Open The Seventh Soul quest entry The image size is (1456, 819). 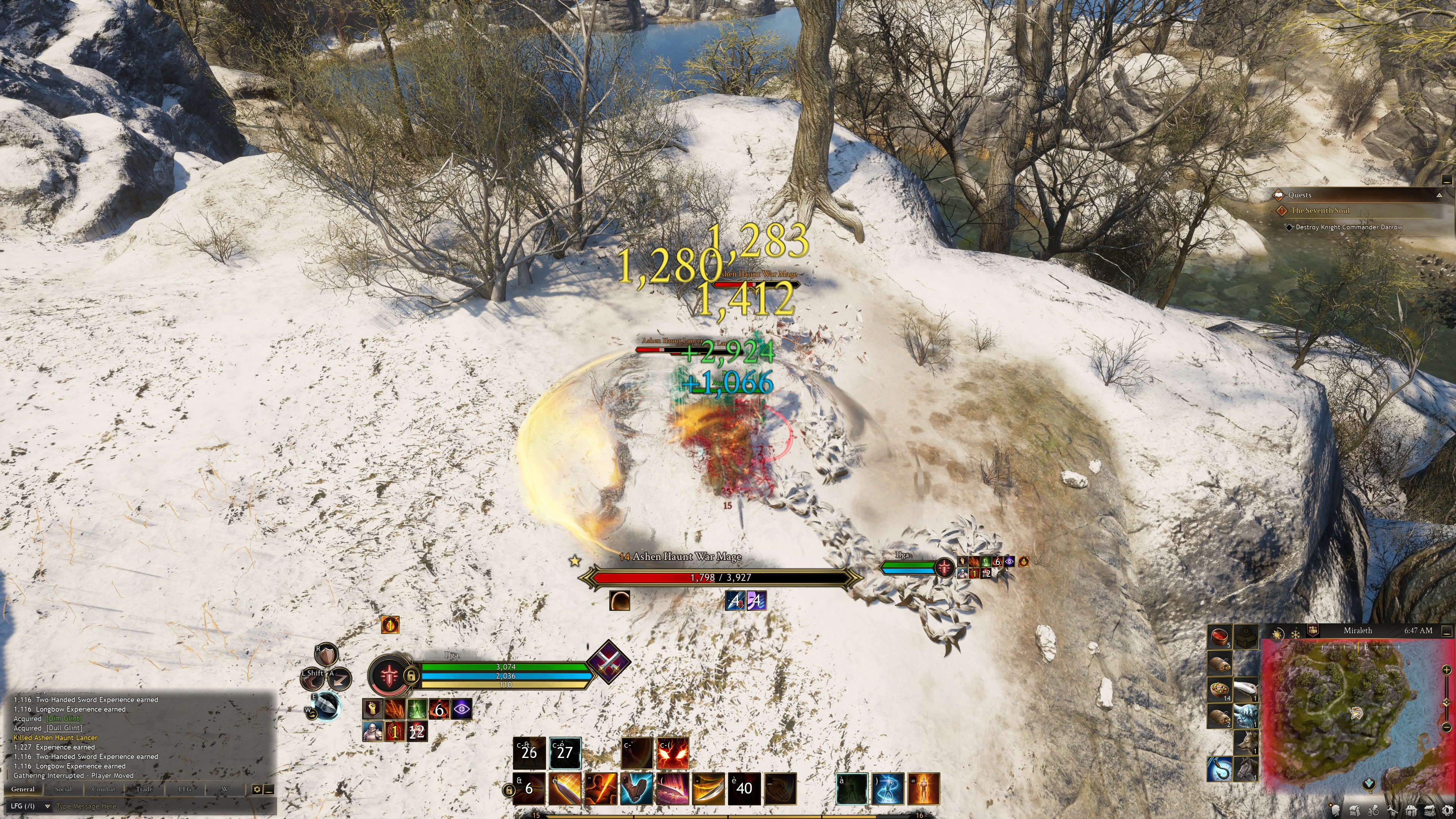(x=1320, y=211)
